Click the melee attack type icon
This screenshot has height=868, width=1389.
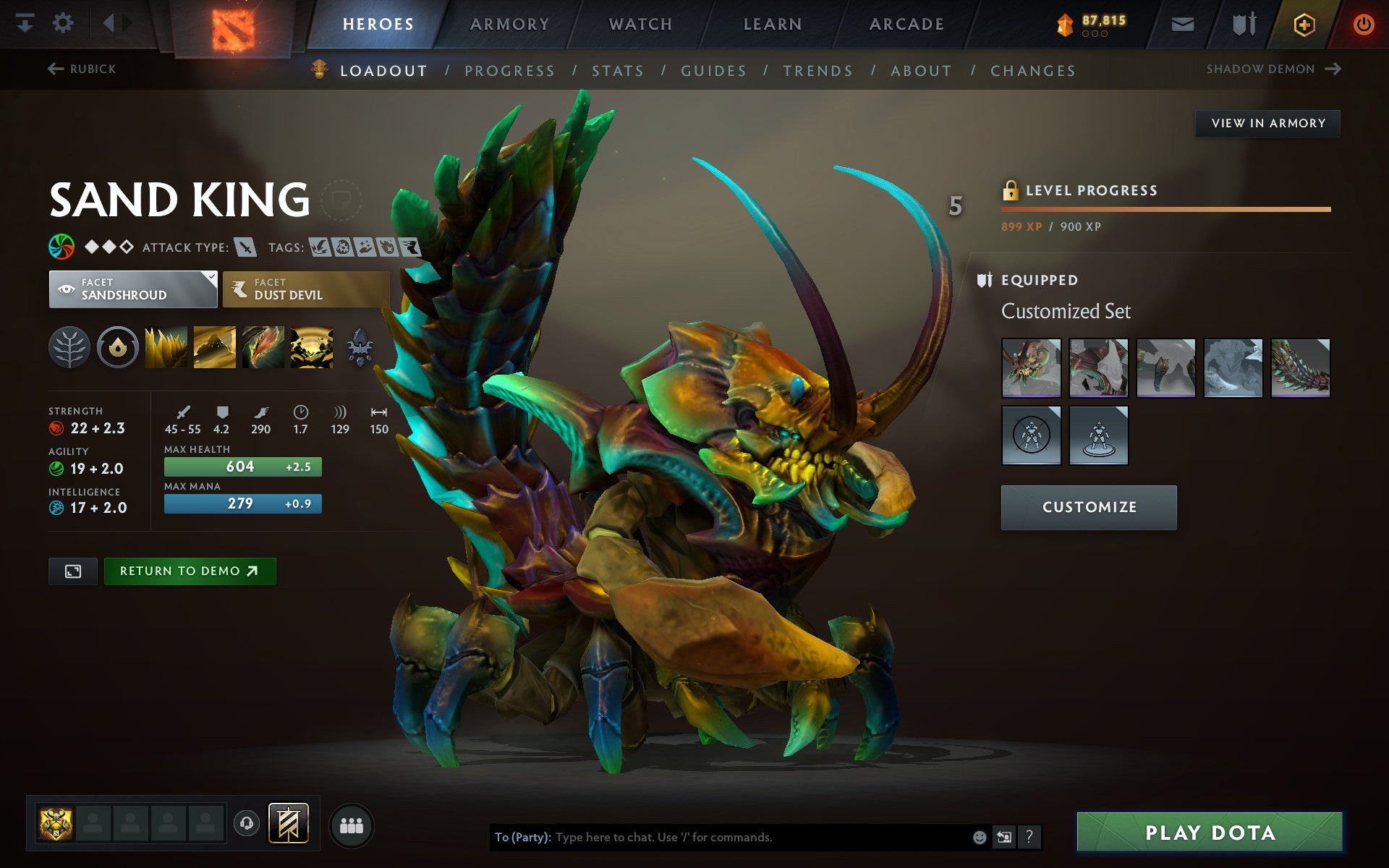247,246
